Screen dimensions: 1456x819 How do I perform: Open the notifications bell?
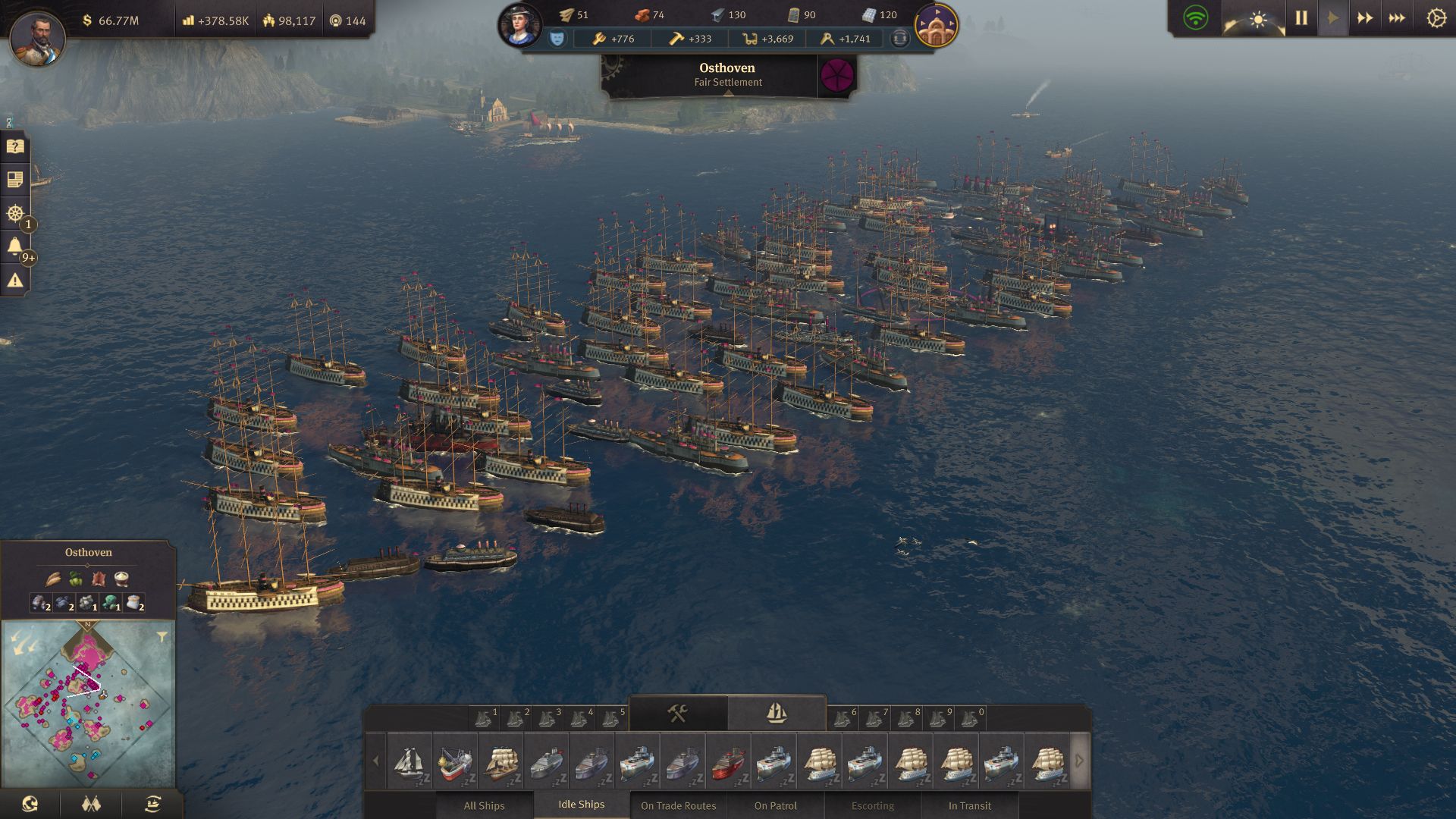pos(14,245)
